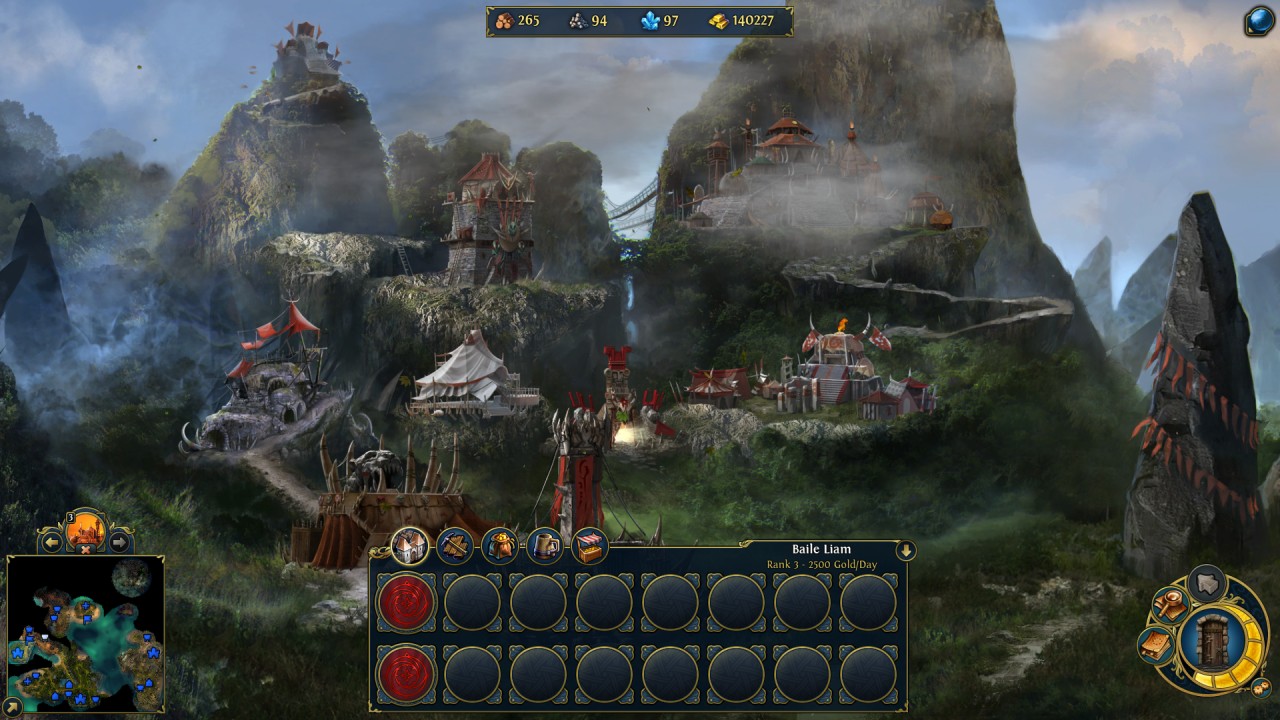The image size is (1280, 720).
Task: Switch to the construction planks-and-pickaxe tab
Action: 455,546
